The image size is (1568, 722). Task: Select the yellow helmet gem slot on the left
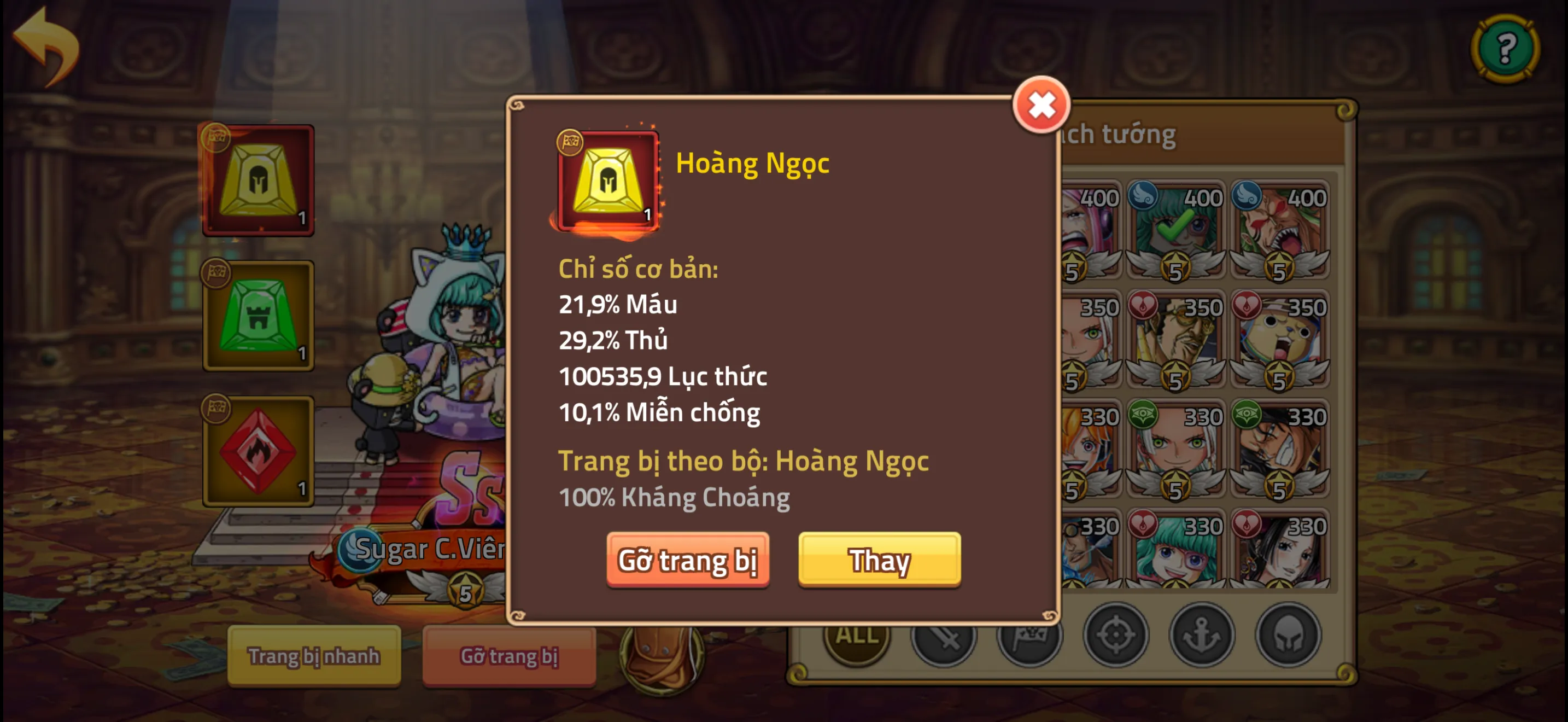coord(258,180)
